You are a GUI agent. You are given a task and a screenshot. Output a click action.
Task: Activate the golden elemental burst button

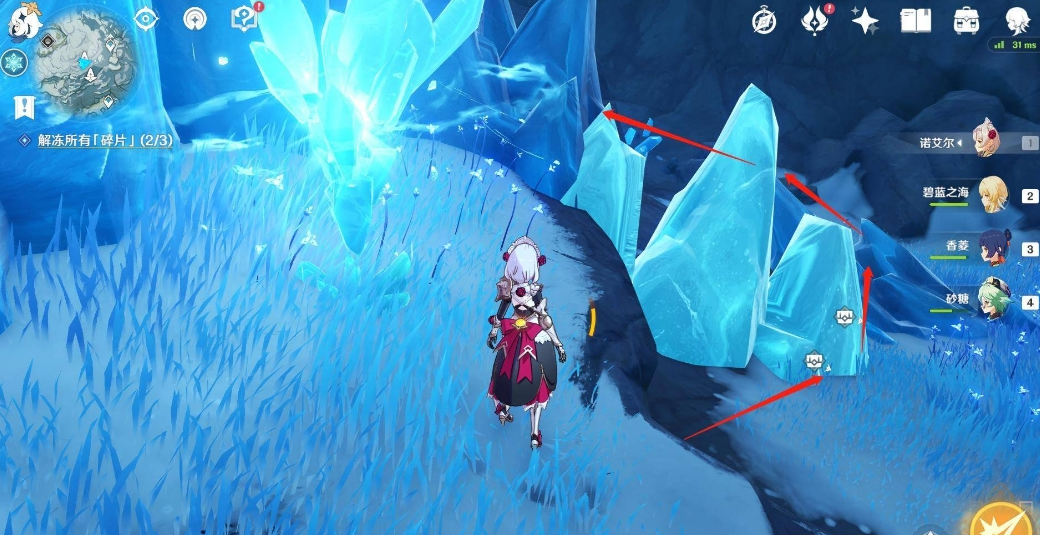(x=1004, y=516)
